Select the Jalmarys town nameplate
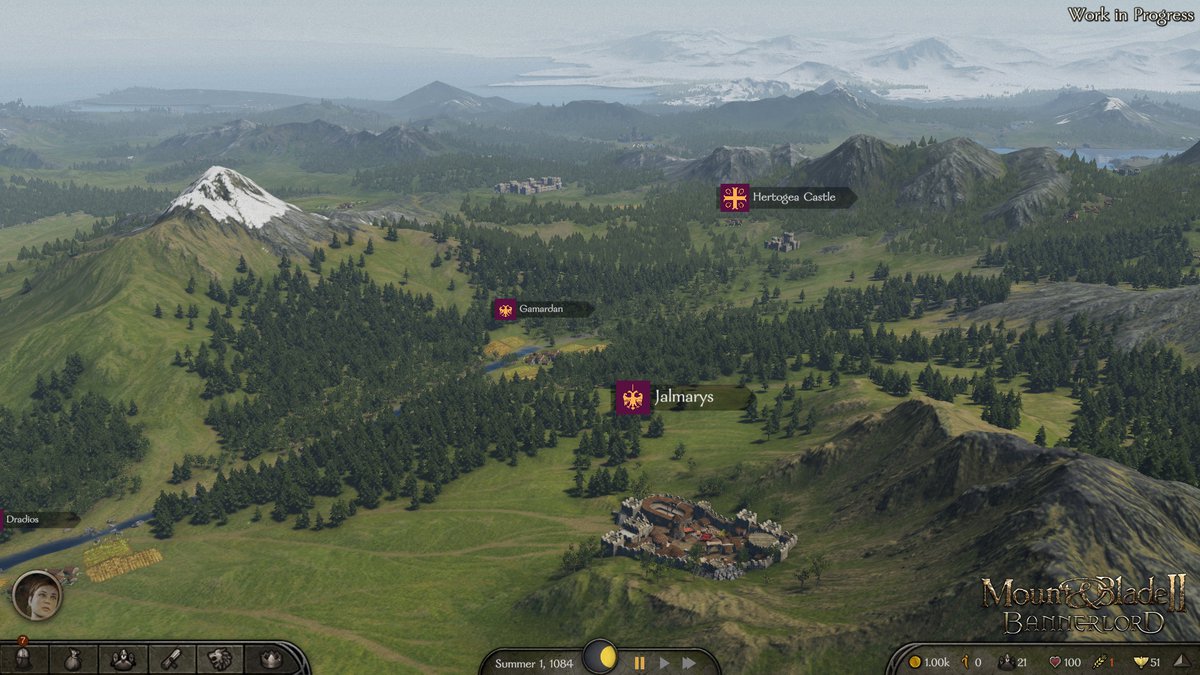 (683, 398)
